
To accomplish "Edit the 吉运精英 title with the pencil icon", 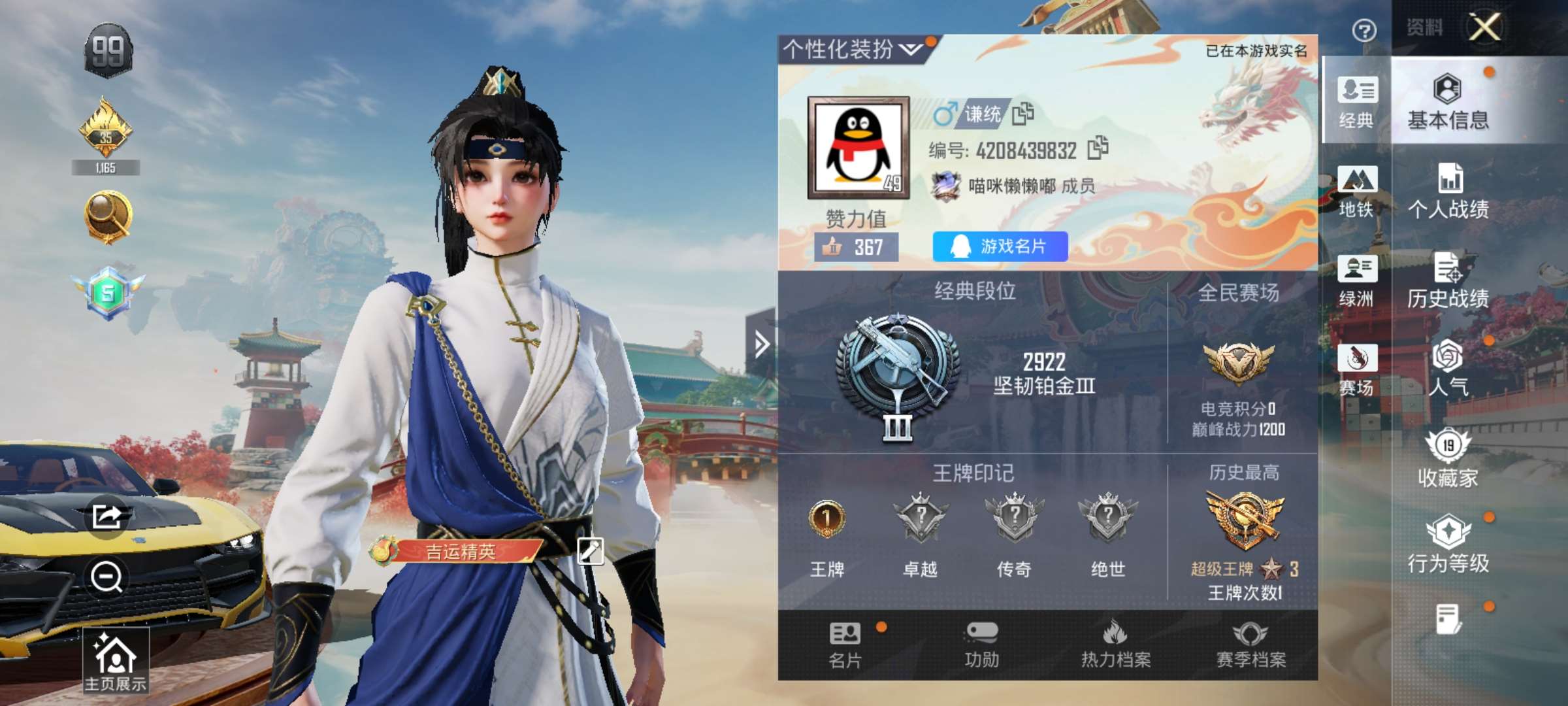I will 590,551.
